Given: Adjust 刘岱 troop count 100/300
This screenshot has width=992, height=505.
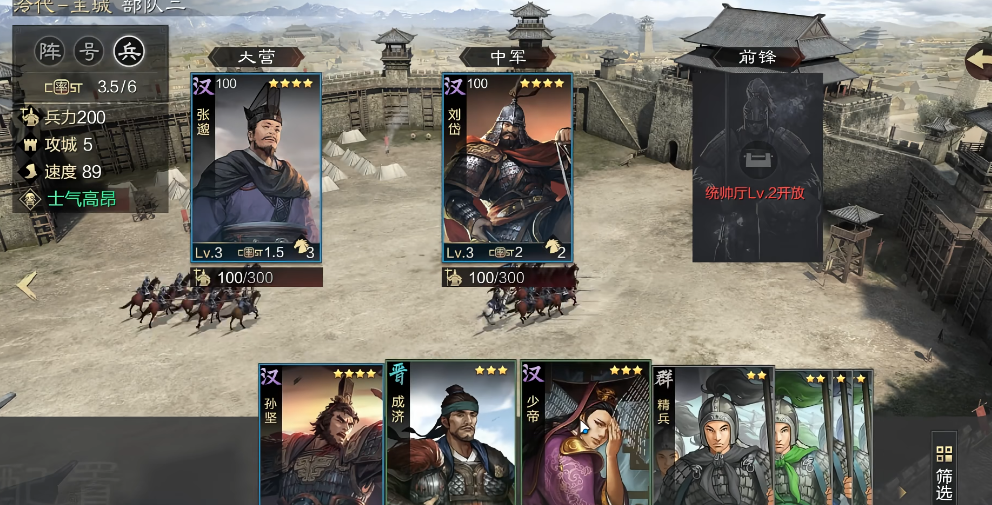Looking at the screenshot, I should point(509,277).
